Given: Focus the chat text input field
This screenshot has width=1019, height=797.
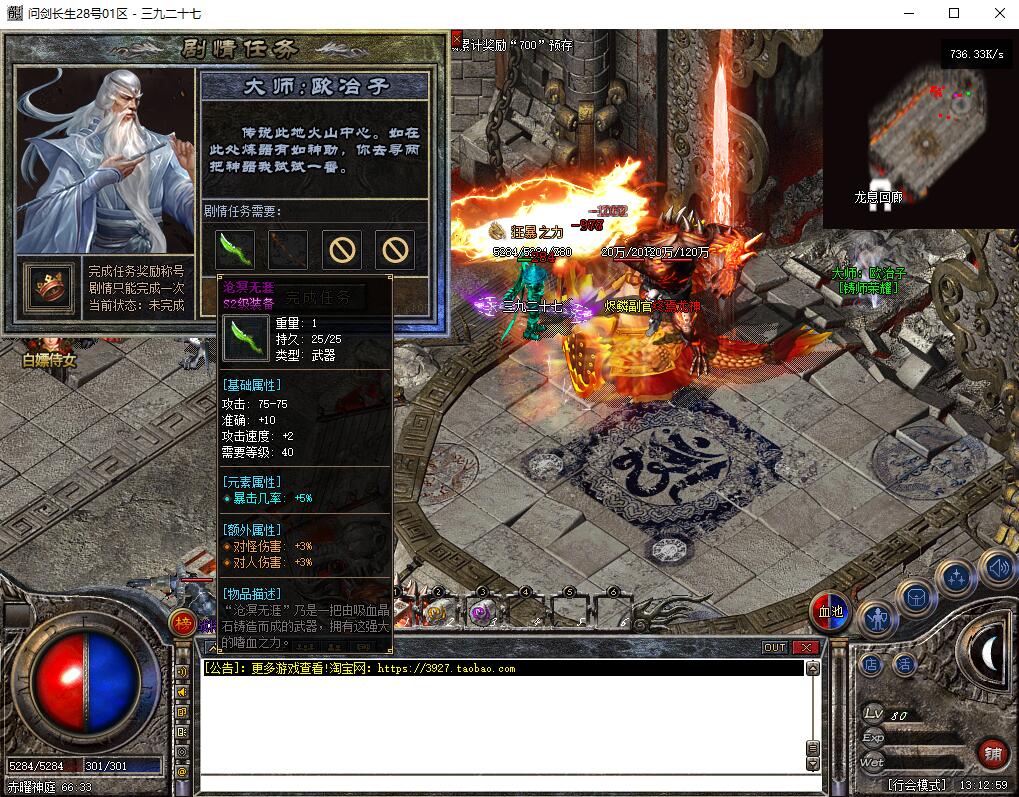Looking at the screenshot, I should pos(500,783).
